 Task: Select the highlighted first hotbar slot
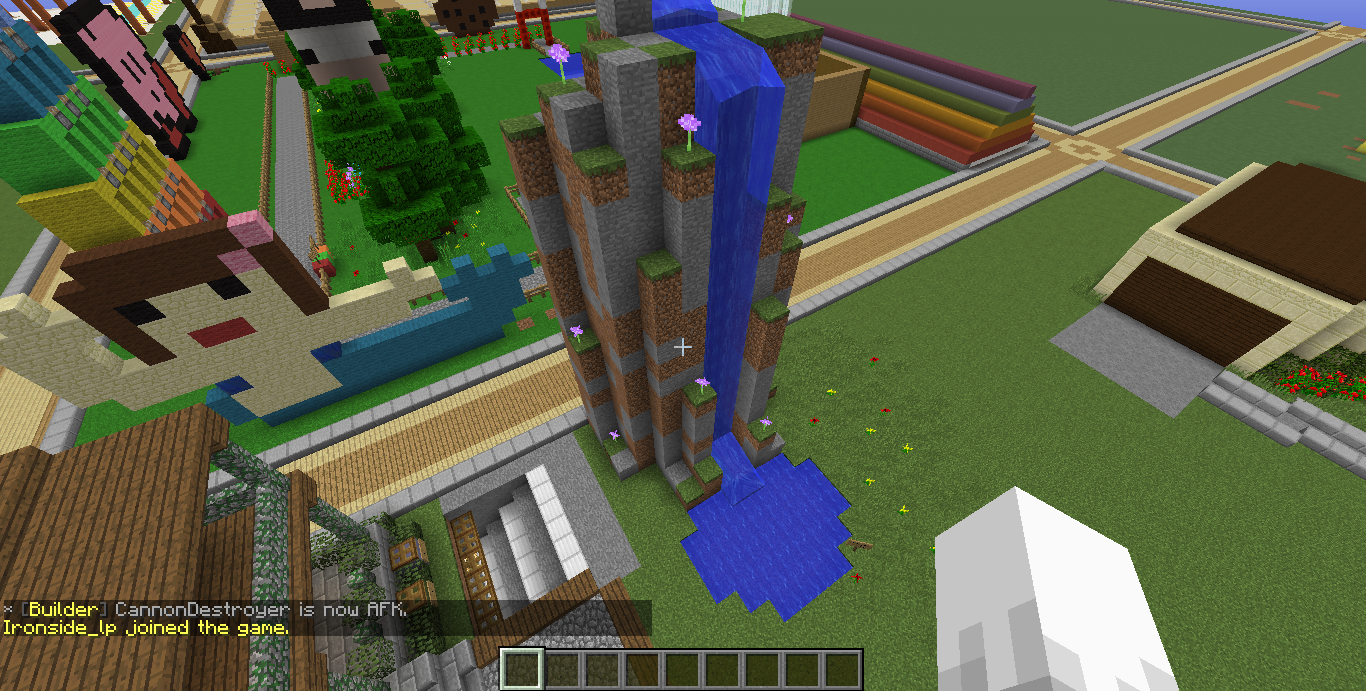coord(521,669)
